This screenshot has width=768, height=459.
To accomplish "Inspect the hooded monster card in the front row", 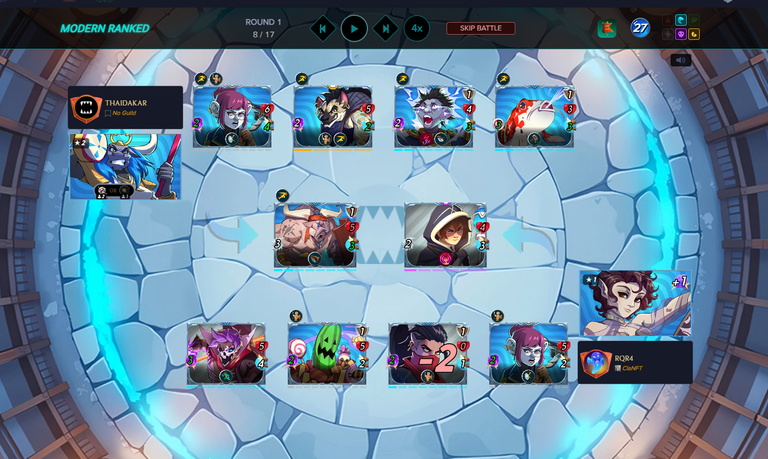I will click(x=445, y=236).
